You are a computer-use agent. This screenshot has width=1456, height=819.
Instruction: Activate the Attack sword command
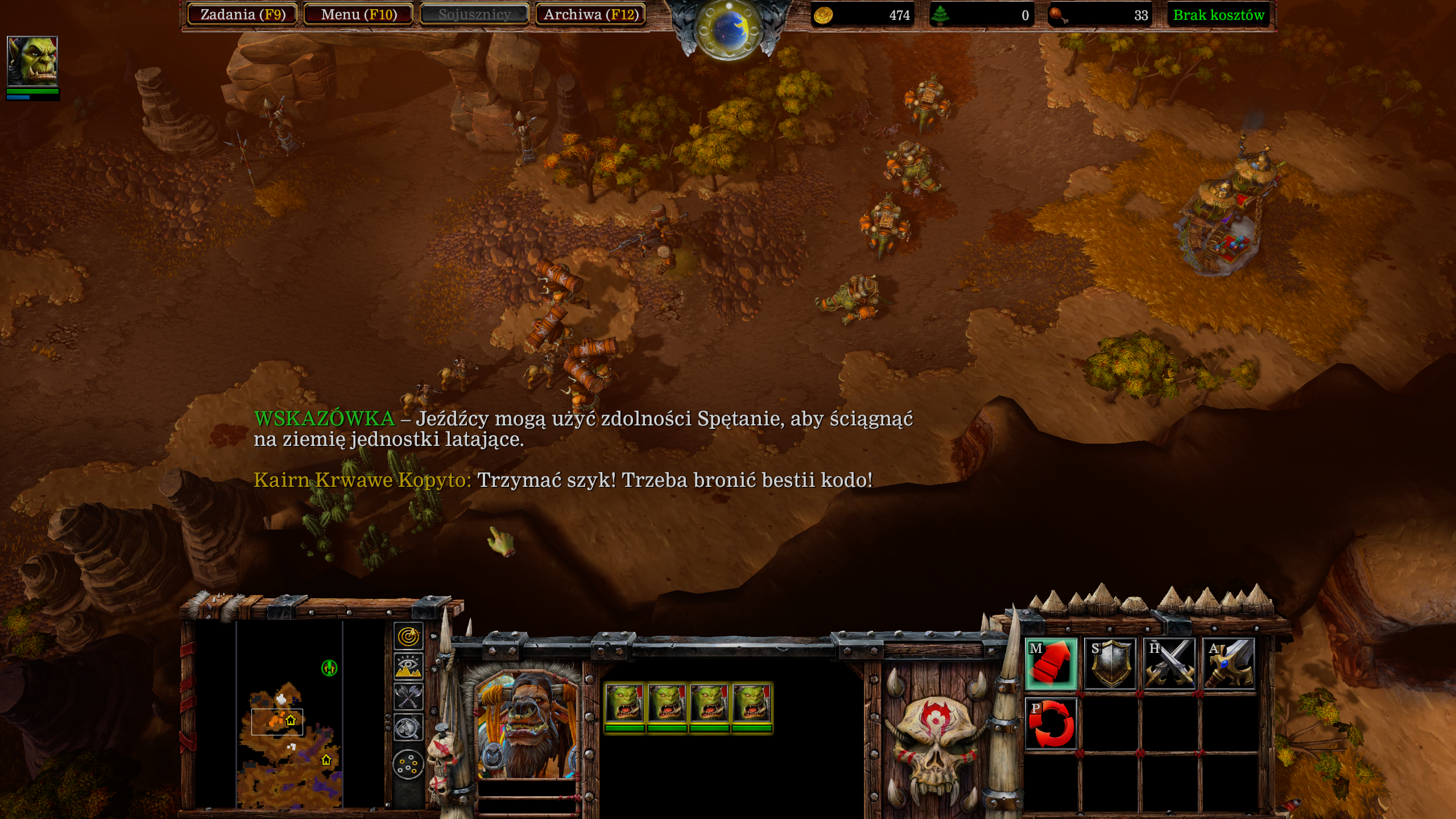[x=1228, y=664]
